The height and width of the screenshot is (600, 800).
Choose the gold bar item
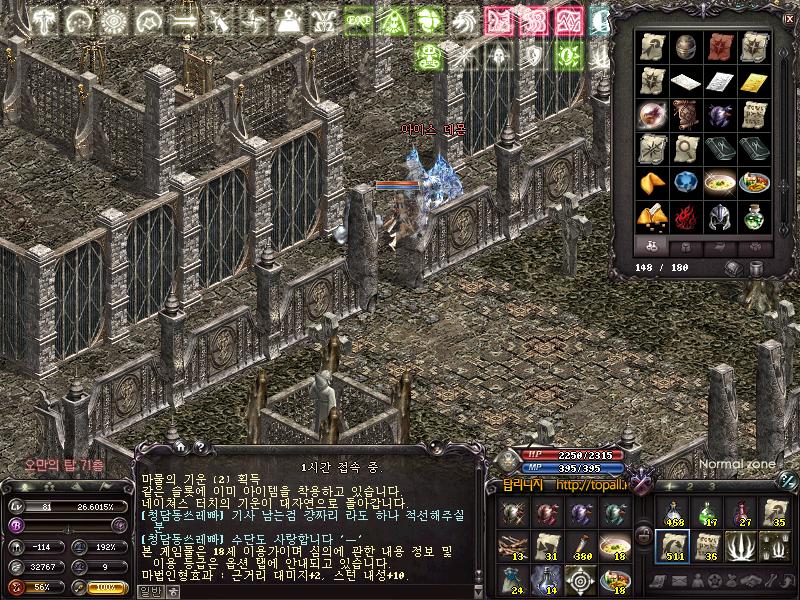[x=753, y=81]
